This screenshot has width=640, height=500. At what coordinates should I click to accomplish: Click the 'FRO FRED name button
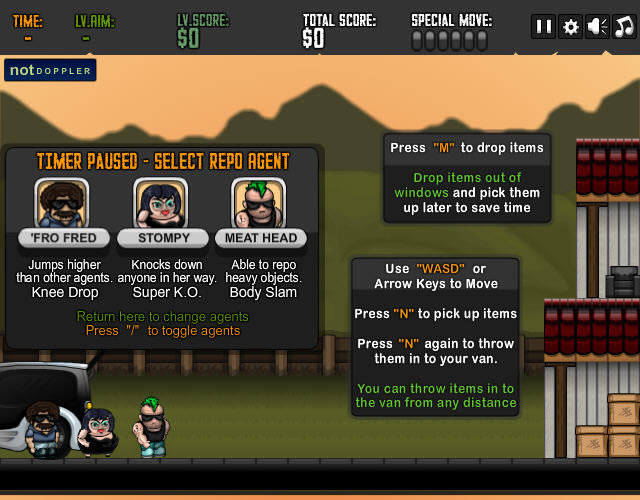pyautogui.click(x=64, y=238)
